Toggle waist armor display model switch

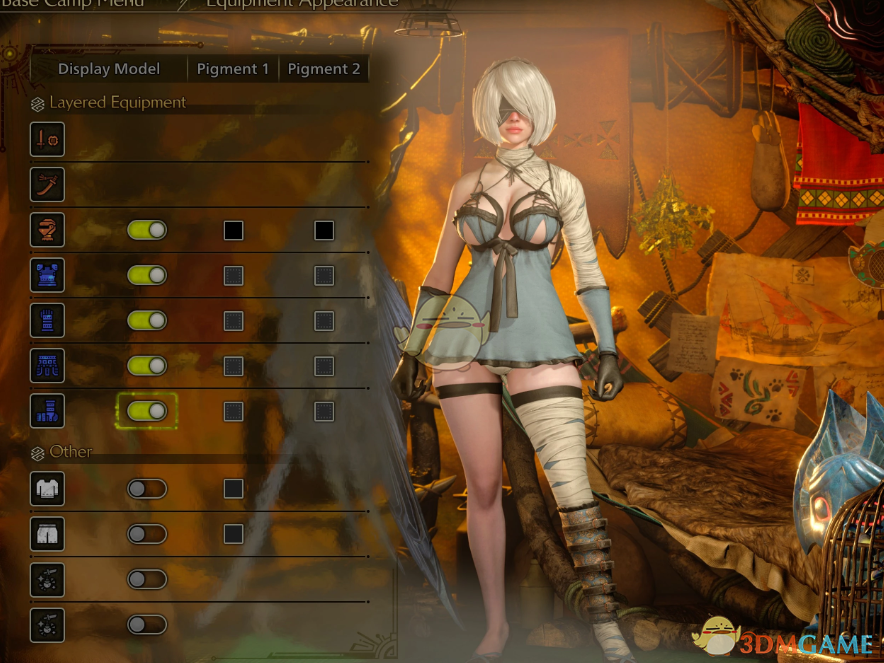[147, 365]
